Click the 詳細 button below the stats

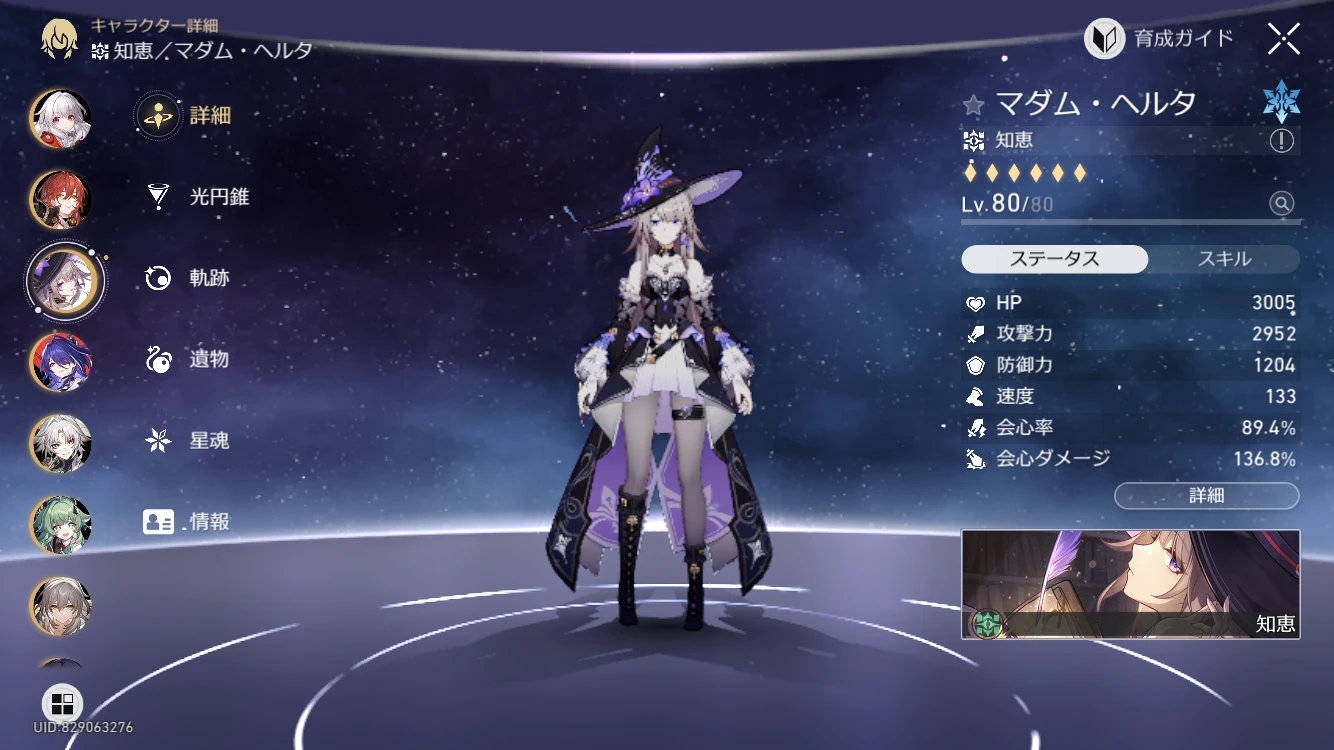click(1206, 495)
